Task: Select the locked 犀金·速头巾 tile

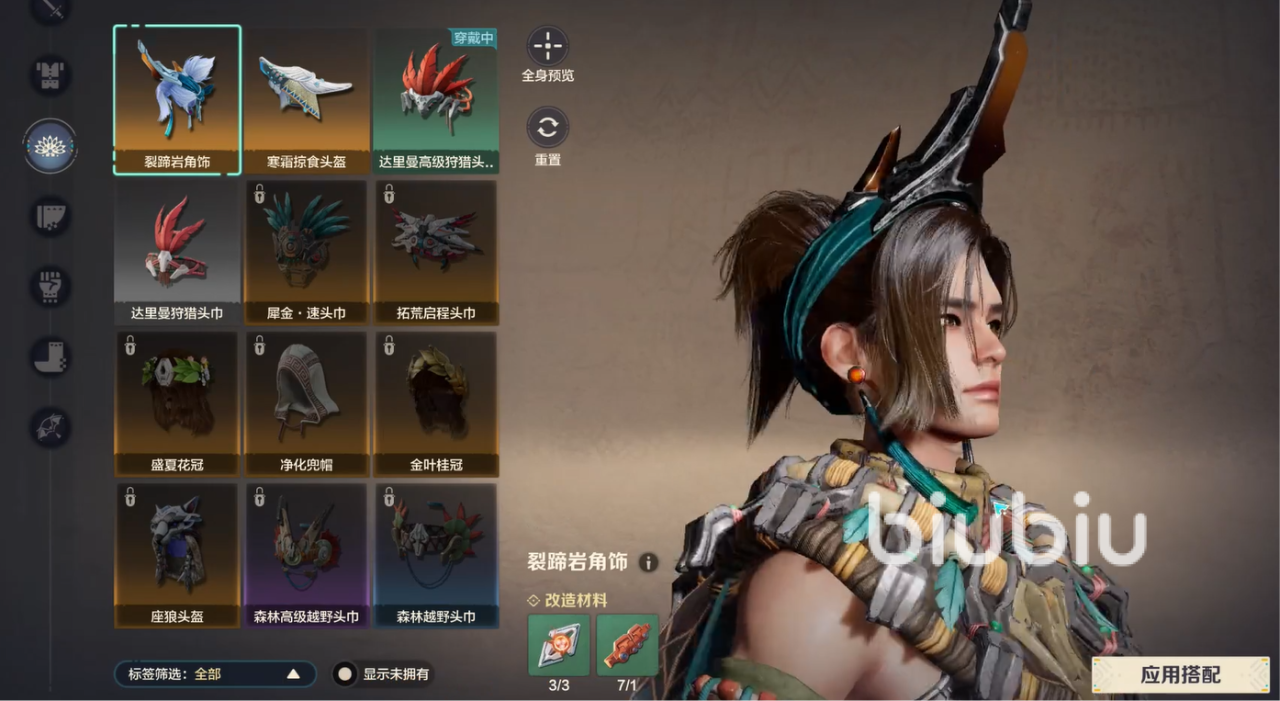Action: pyautogui.click(x=306, y=251)
